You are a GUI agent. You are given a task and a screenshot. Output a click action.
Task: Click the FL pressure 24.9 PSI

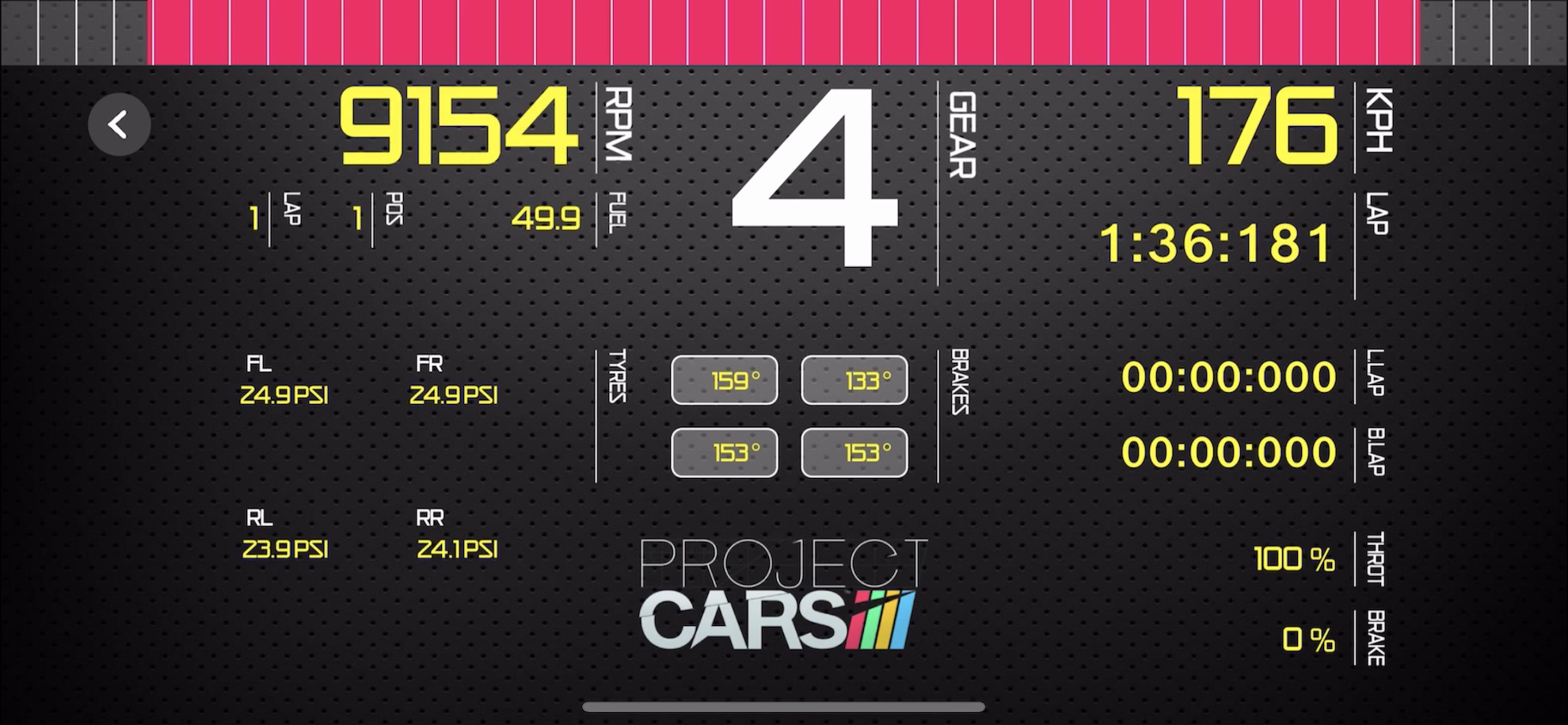coord(284,396)
